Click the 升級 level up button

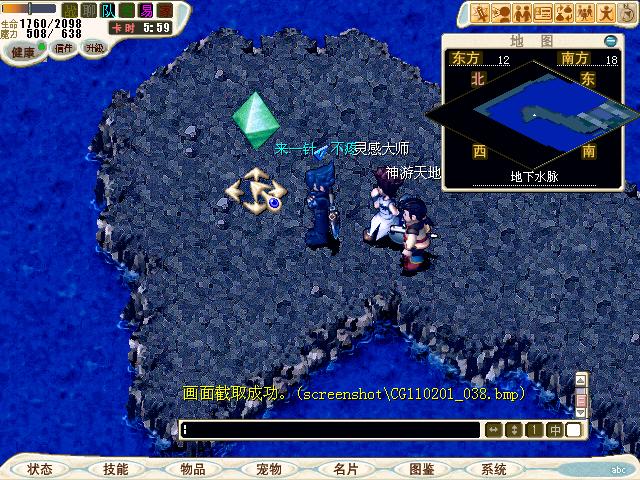[93, 48]
